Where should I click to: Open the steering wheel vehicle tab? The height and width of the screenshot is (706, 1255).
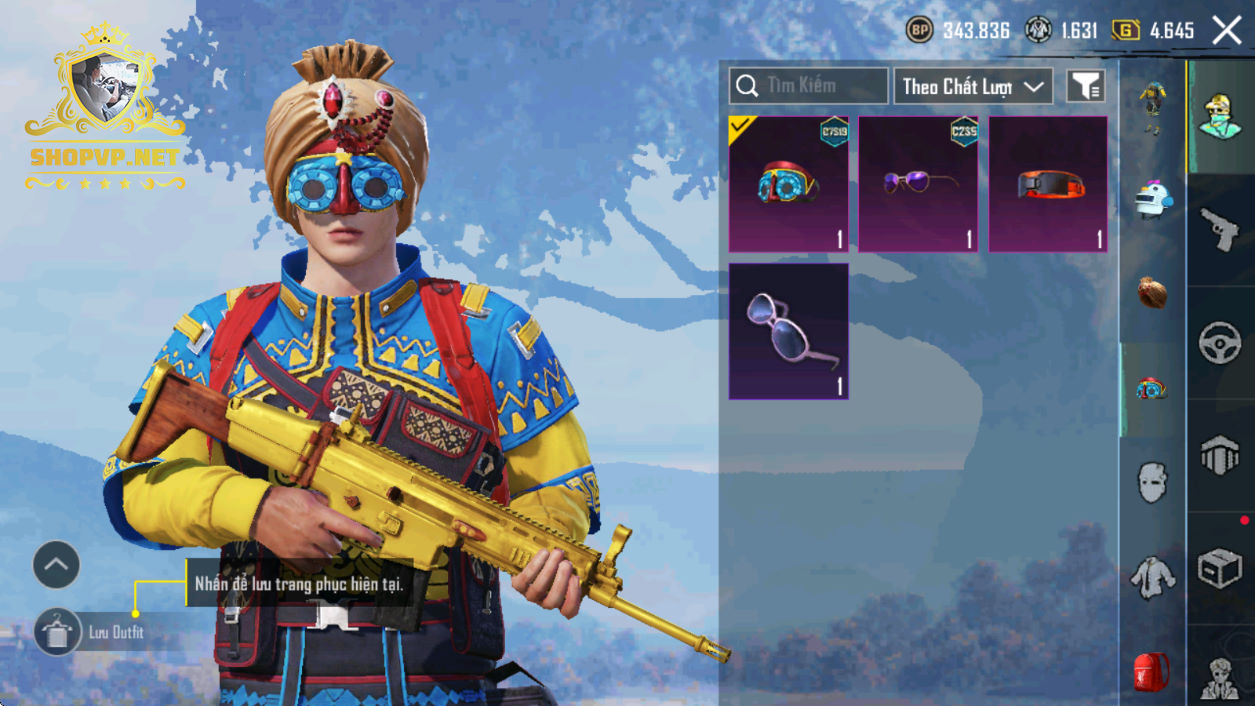(1220, 343)
